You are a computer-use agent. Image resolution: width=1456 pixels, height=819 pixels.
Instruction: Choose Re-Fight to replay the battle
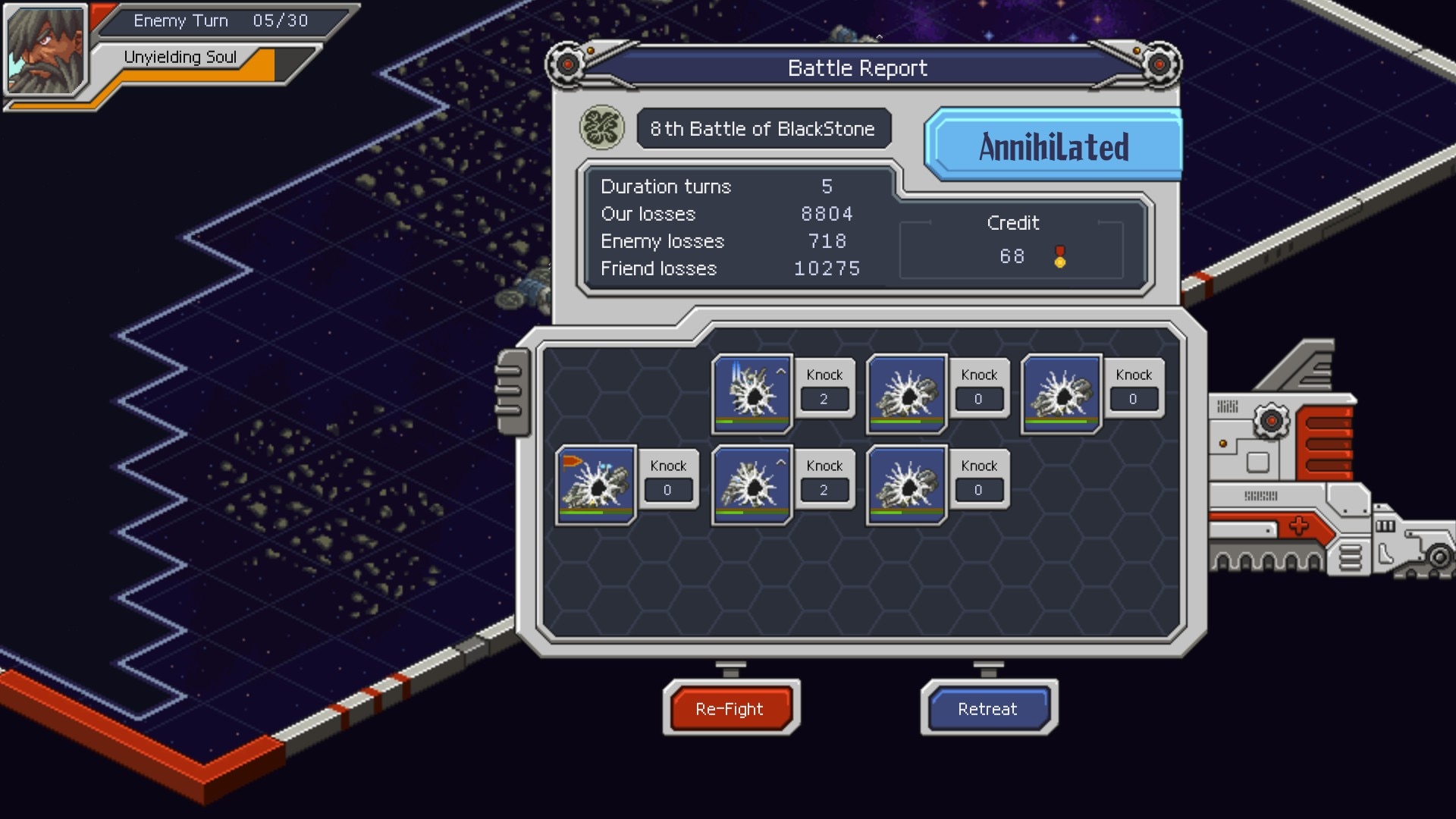tap(730, 708)
